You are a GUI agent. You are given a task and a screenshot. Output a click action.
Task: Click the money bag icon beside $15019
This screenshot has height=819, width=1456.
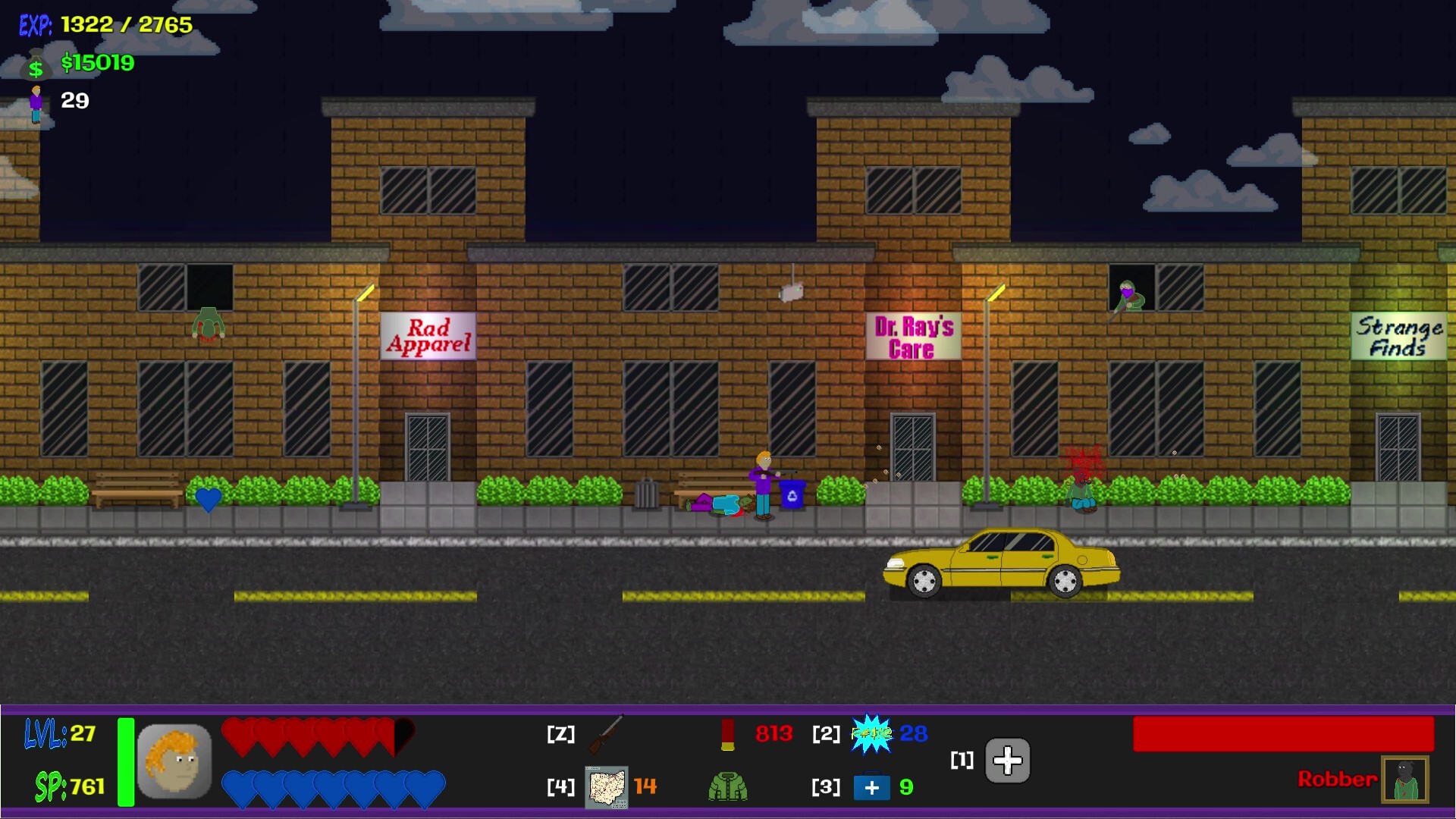click(35, 67)
